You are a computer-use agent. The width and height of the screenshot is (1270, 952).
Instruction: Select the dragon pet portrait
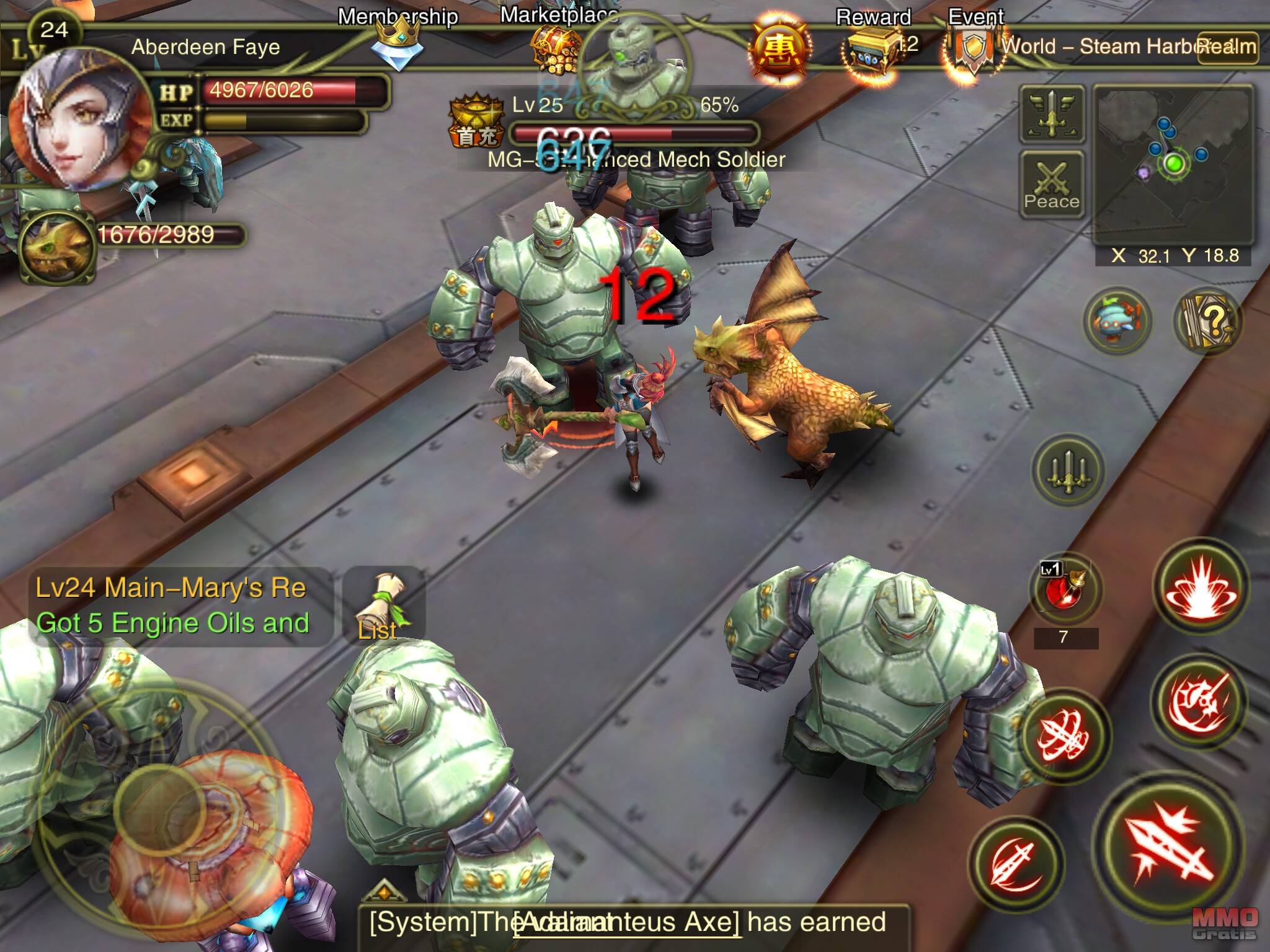[57, 245]
